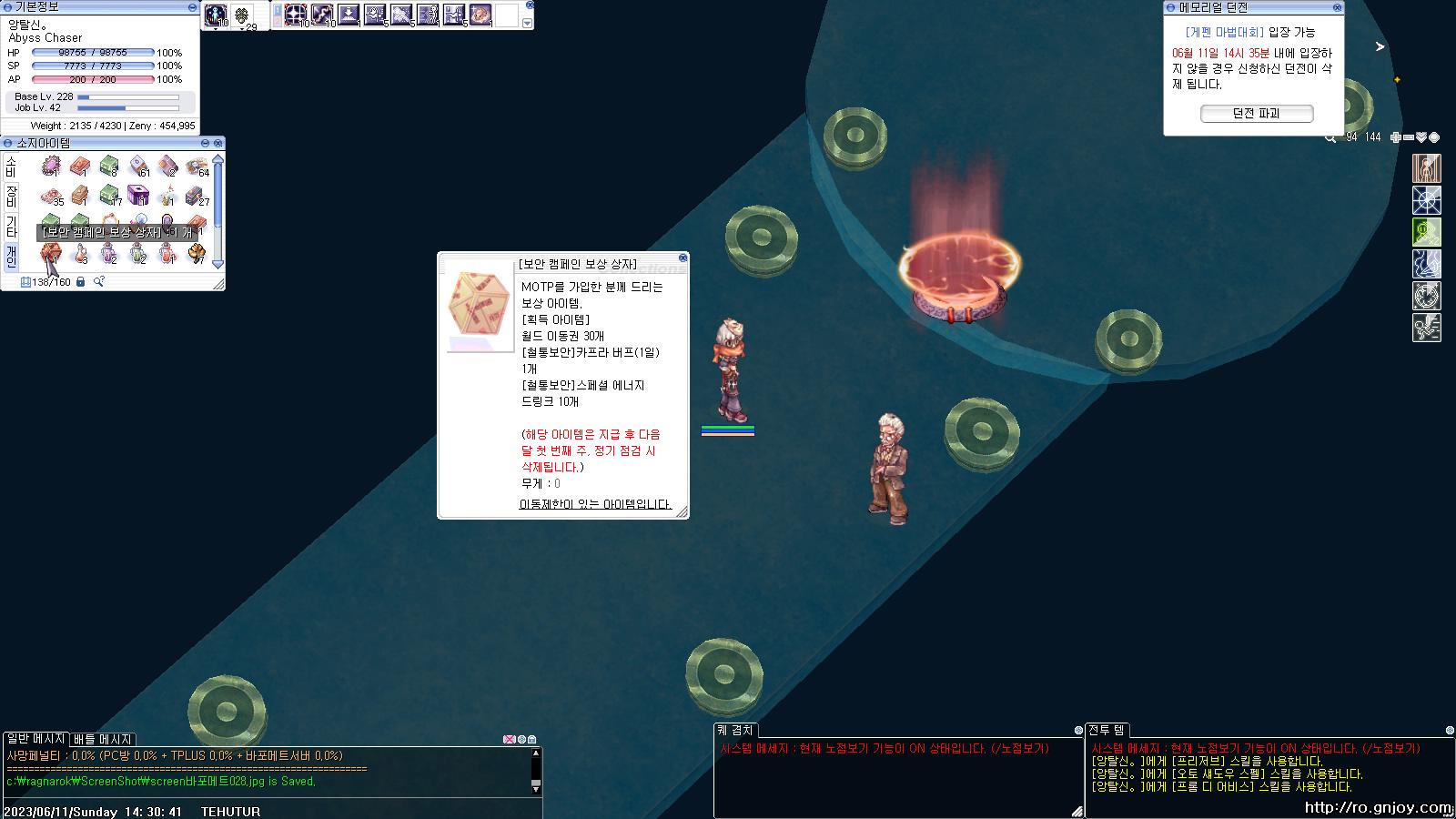1456x819 pixels.
Task: Select the purple box item in inventory
Action: (x=138, y=195)
